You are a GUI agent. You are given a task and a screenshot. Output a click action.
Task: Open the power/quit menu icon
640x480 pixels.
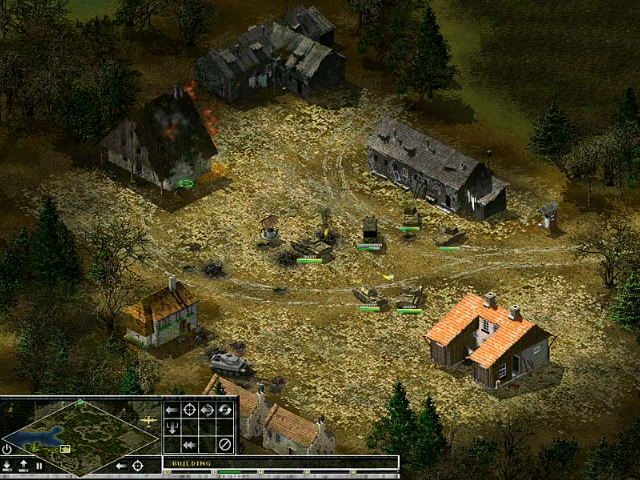click(x=8, y=449)
